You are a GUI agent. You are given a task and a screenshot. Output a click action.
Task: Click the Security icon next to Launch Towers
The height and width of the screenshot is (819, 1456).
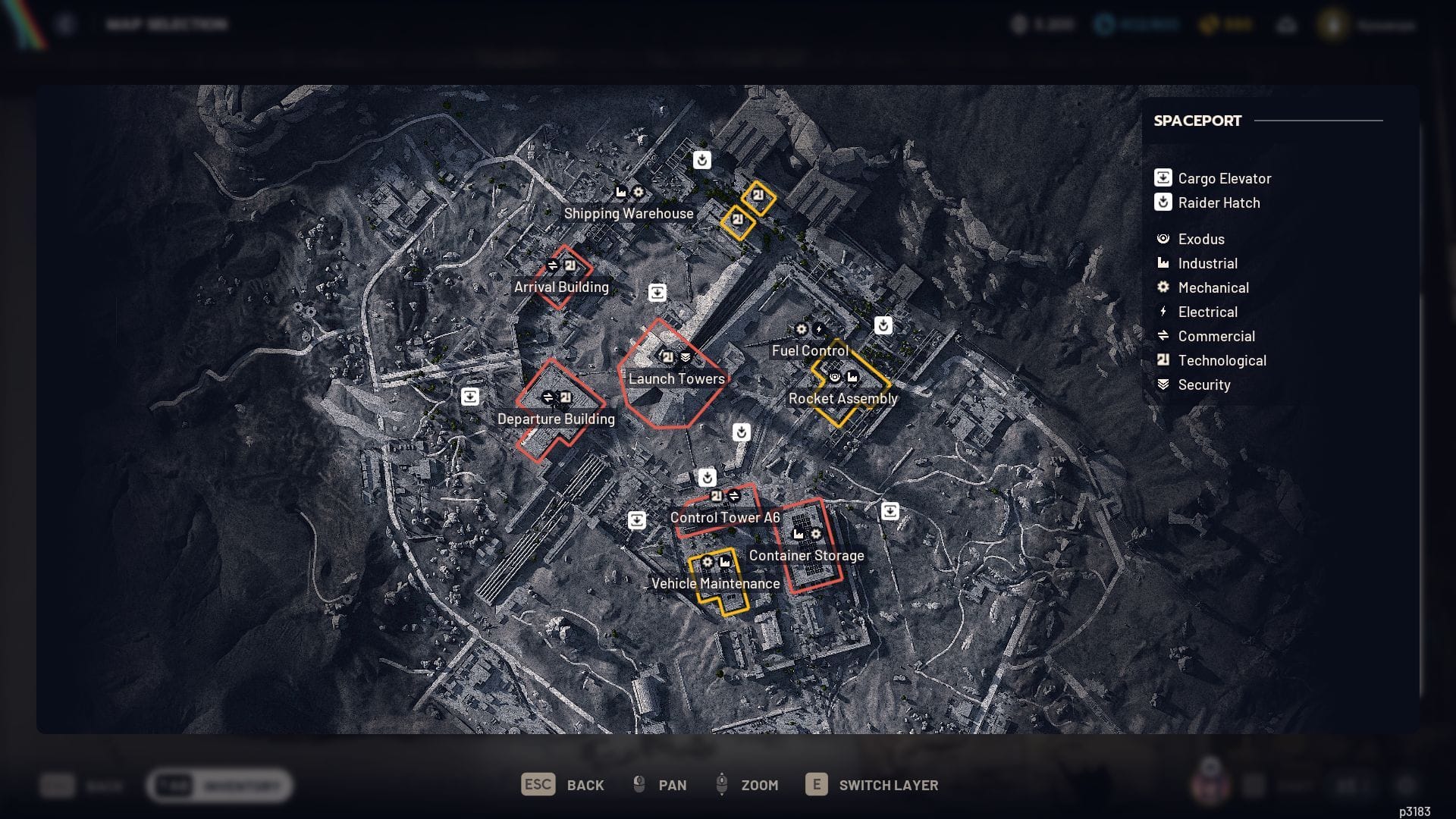(x=686, y=356)
